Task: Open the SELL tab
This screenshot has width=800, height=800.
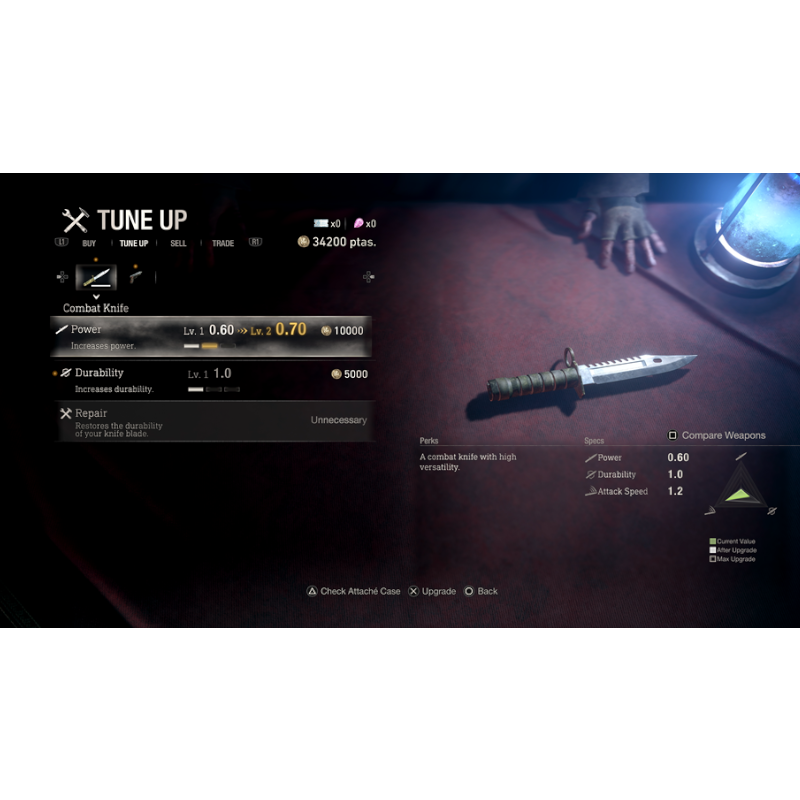Action: click(178, 243)
